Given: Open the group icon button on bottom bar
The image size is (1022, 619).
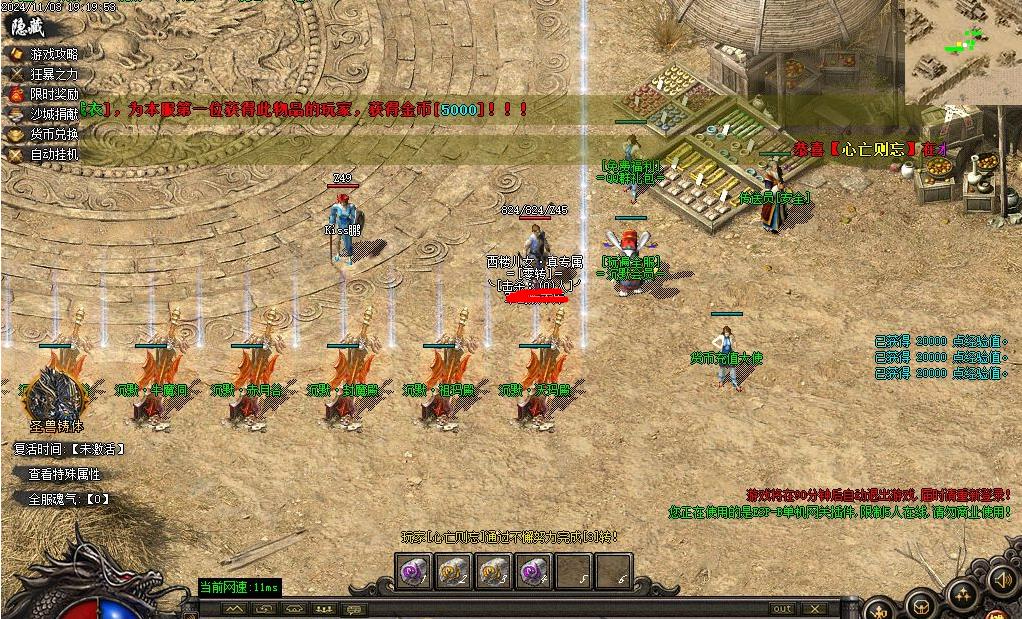Looking at the screenshot, I should [324, 608].
